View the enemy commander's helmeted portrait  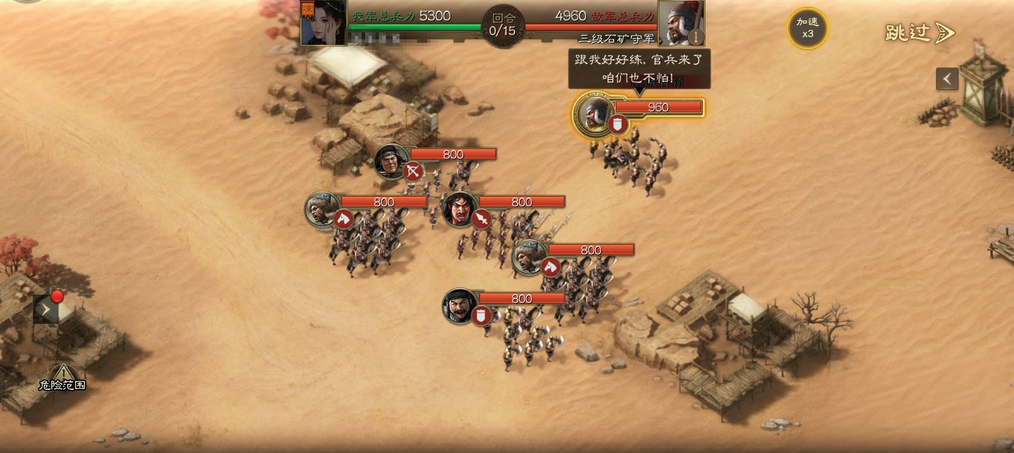pos(680,22)
